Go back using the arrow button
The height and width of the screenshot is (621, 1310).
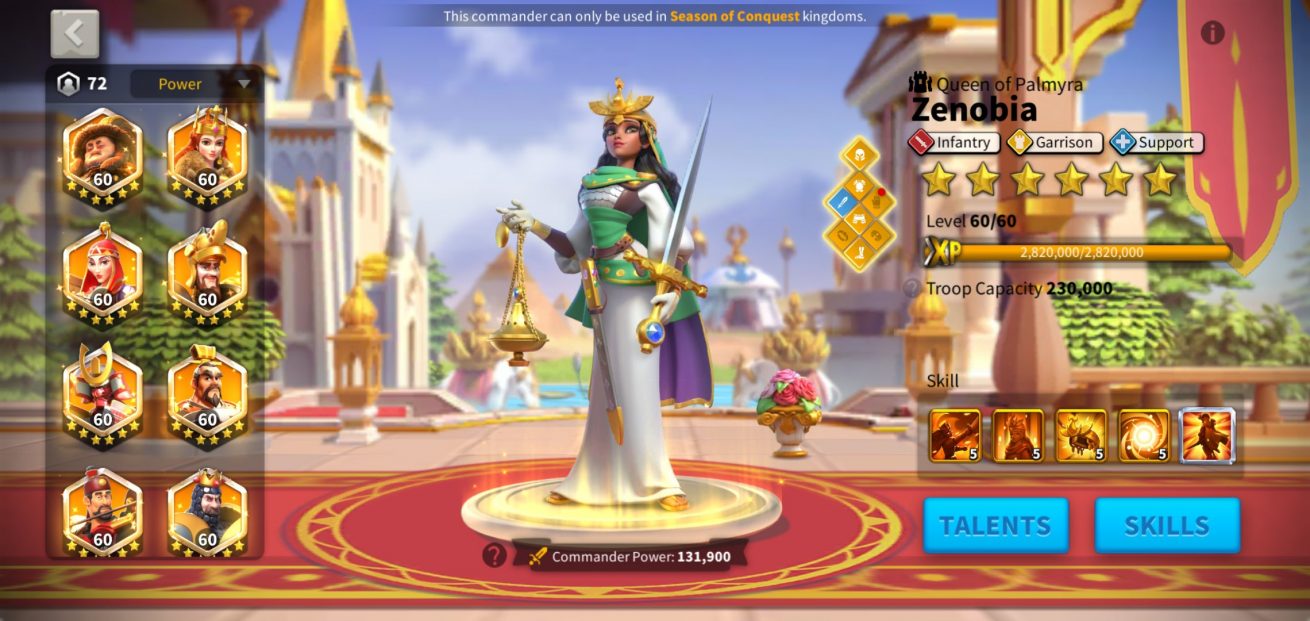tap(75, 34)
